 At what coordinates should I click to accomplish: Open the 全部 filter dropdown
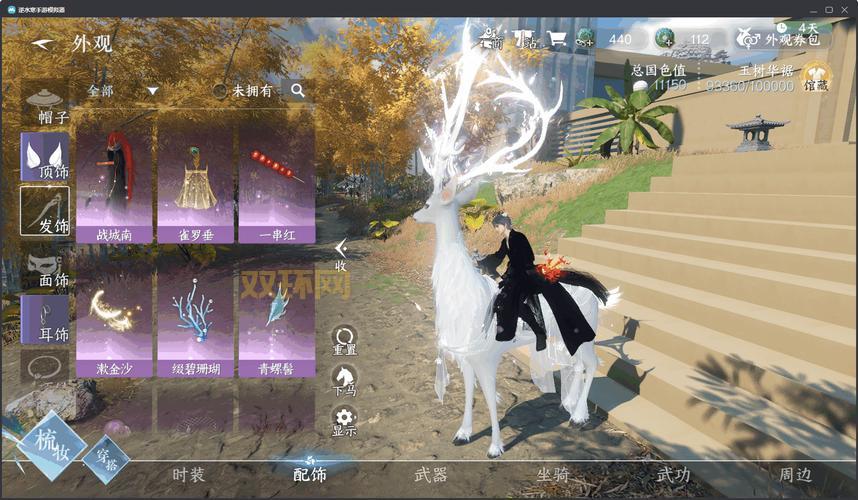(124, 90)
